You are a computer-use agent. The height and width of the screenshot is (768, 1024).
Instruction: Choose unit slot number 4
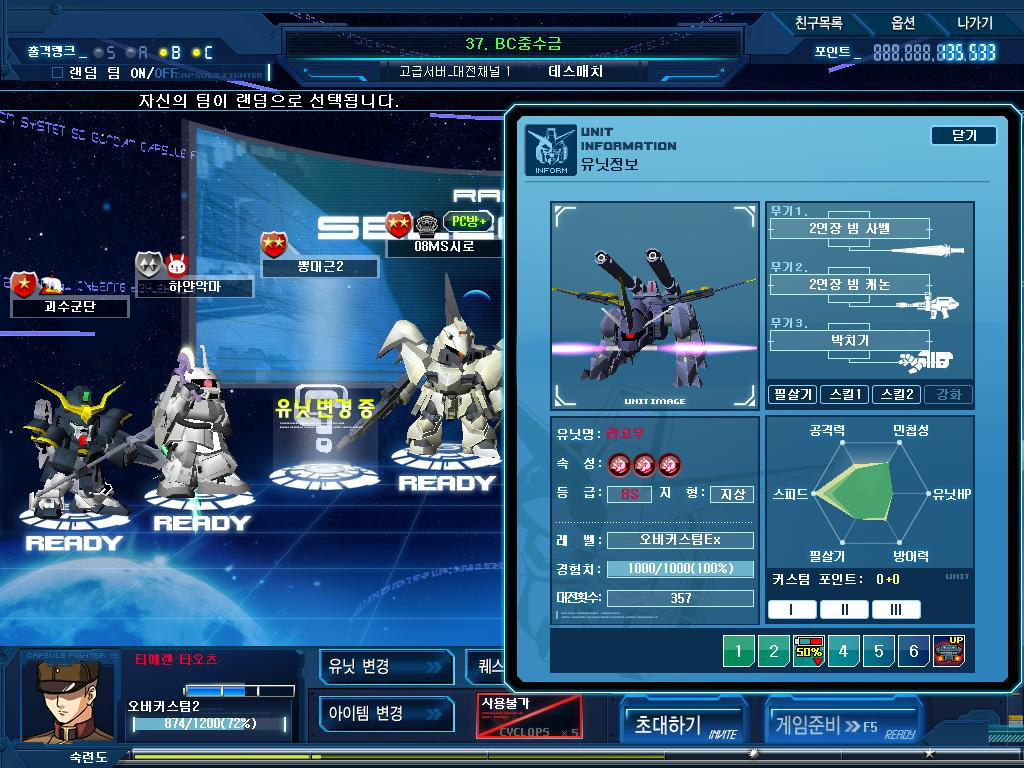(x=843, y=651)
